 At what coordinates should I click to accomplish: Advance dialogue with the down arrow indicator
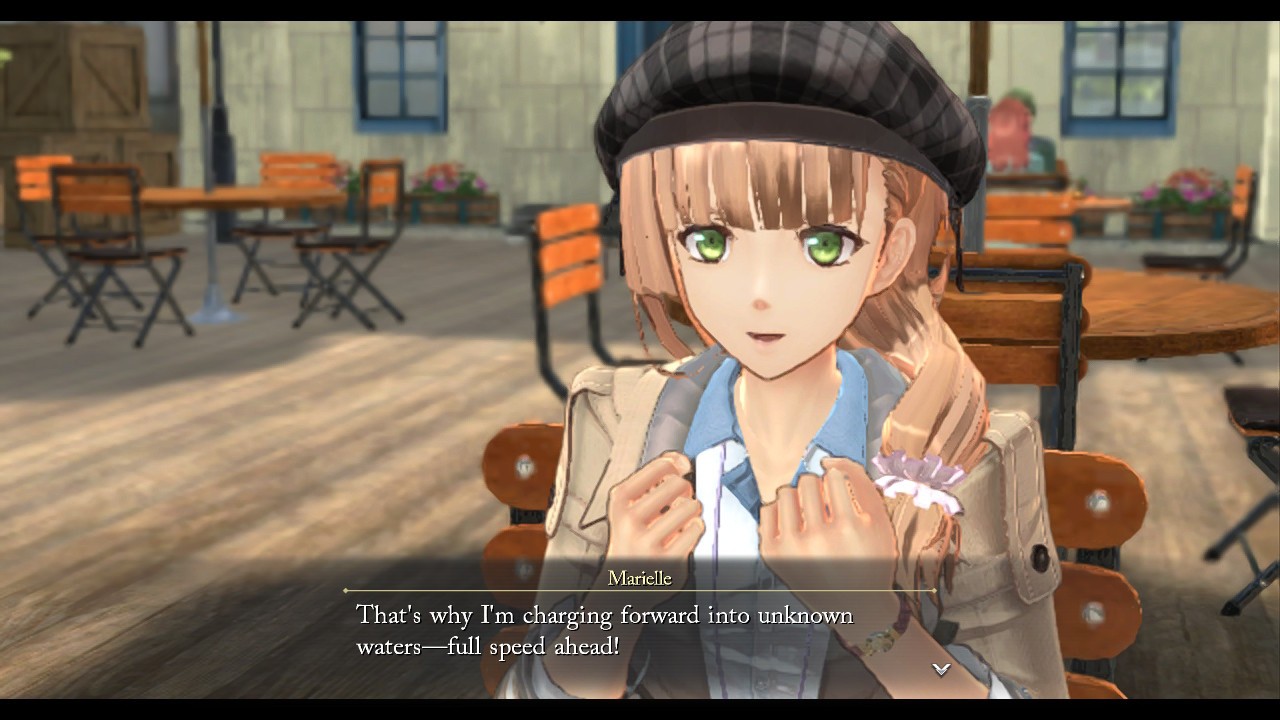[940, 669]
